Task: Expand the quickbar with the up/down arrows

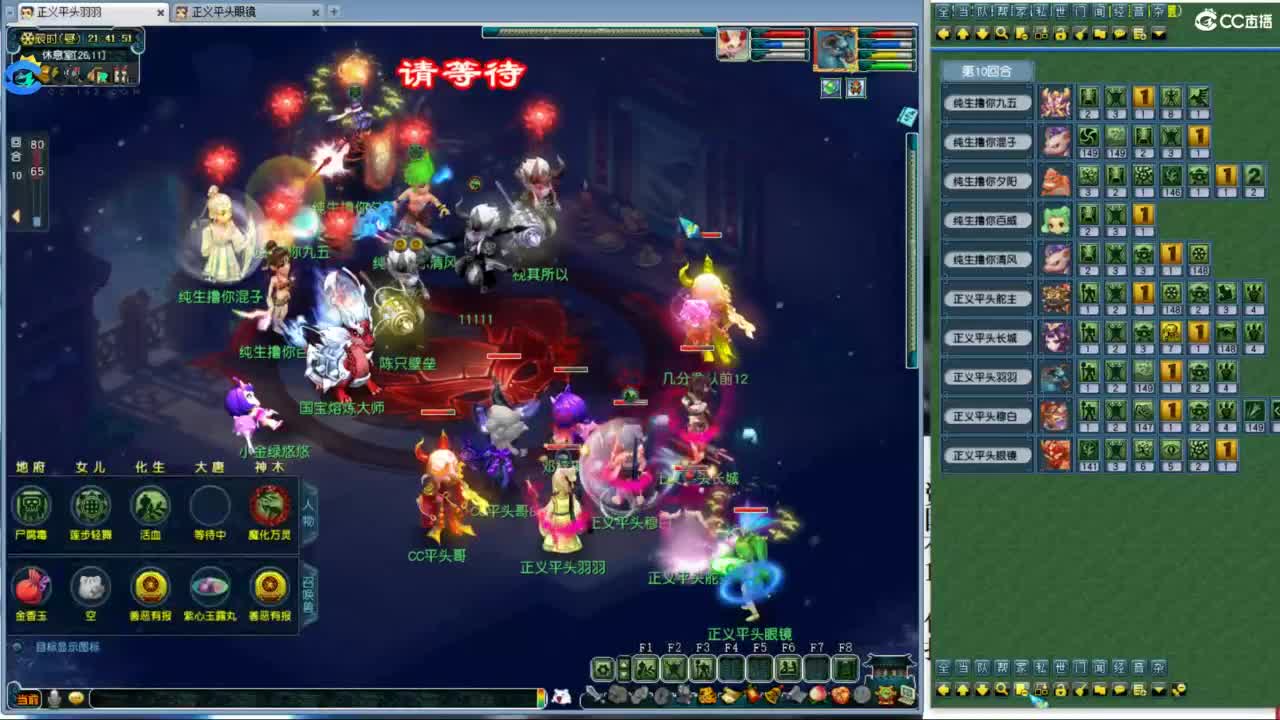Action: pyautogui.click(x=623, y=667)
